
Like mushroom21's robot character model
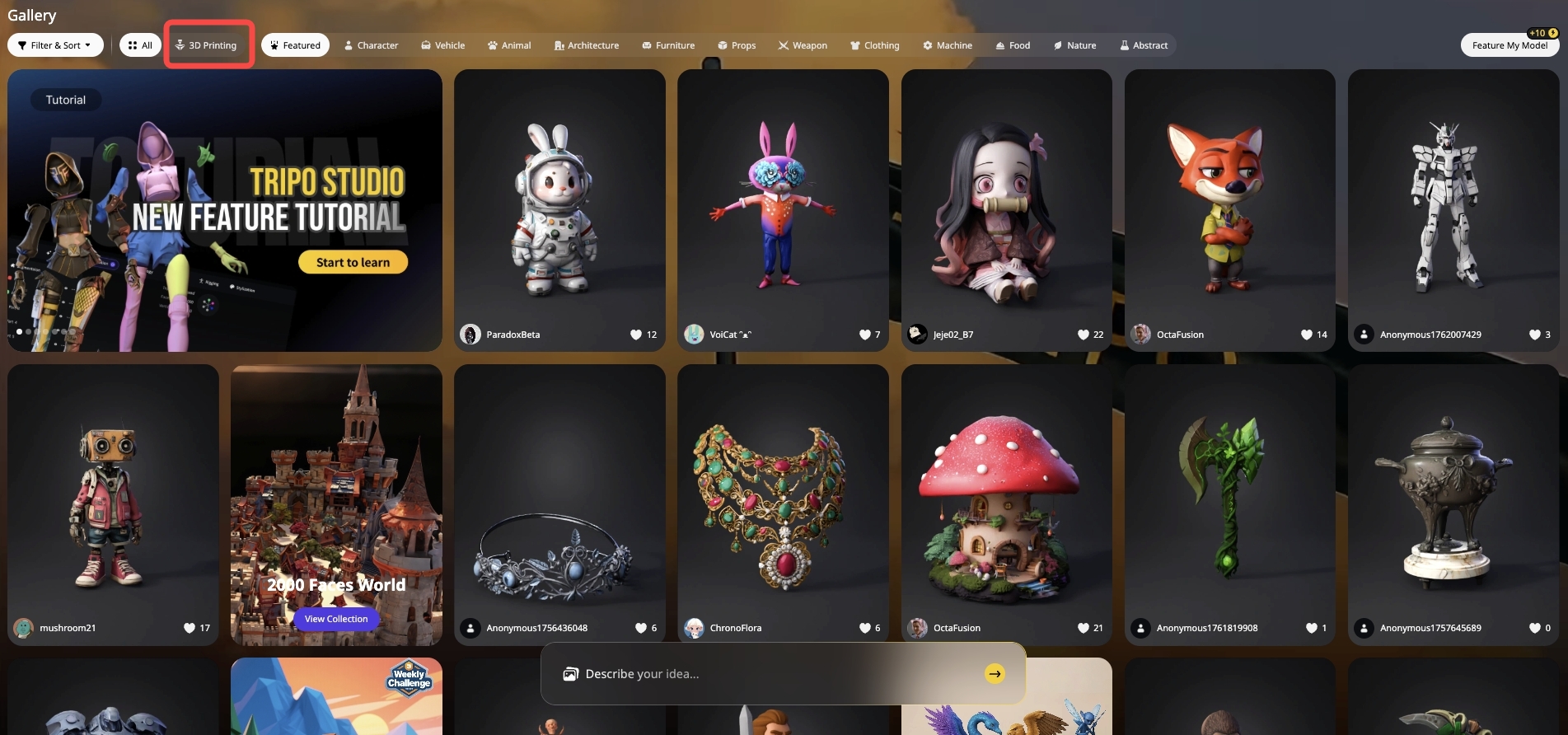190,628
